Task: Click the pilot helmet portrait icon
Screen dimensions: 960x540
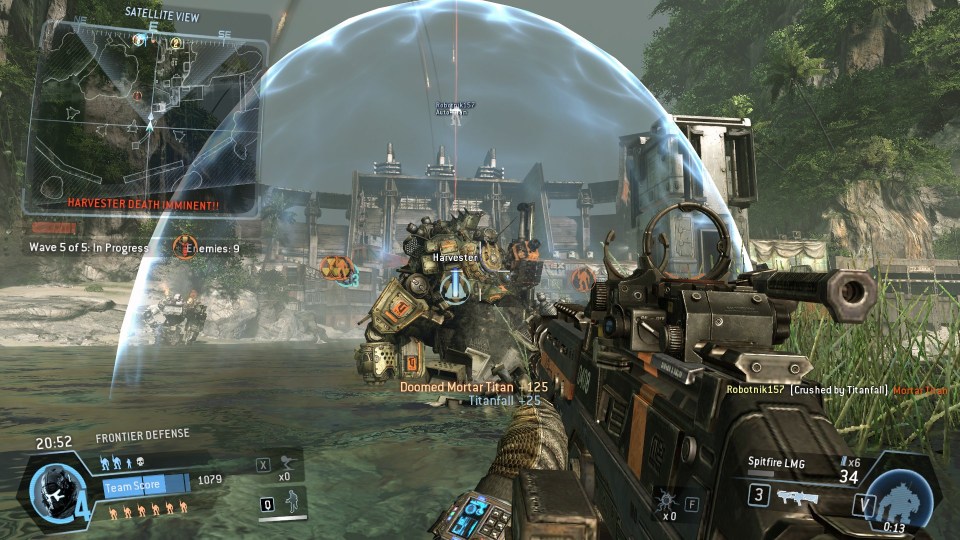Action: pyautogui.click(x=50, y=490)
